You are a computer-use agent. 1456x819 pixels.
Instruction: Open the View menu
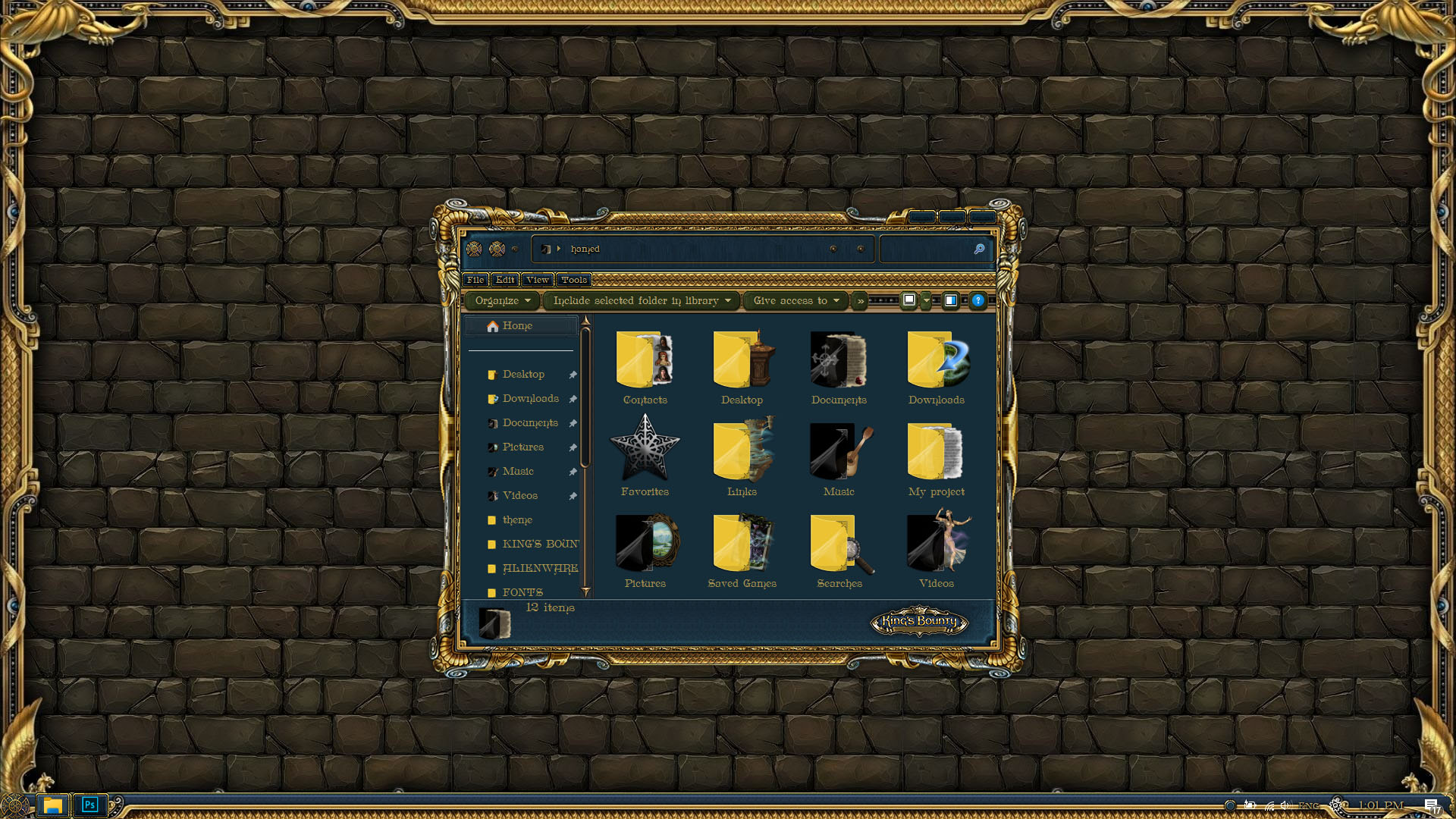click(x=538, y=280)
